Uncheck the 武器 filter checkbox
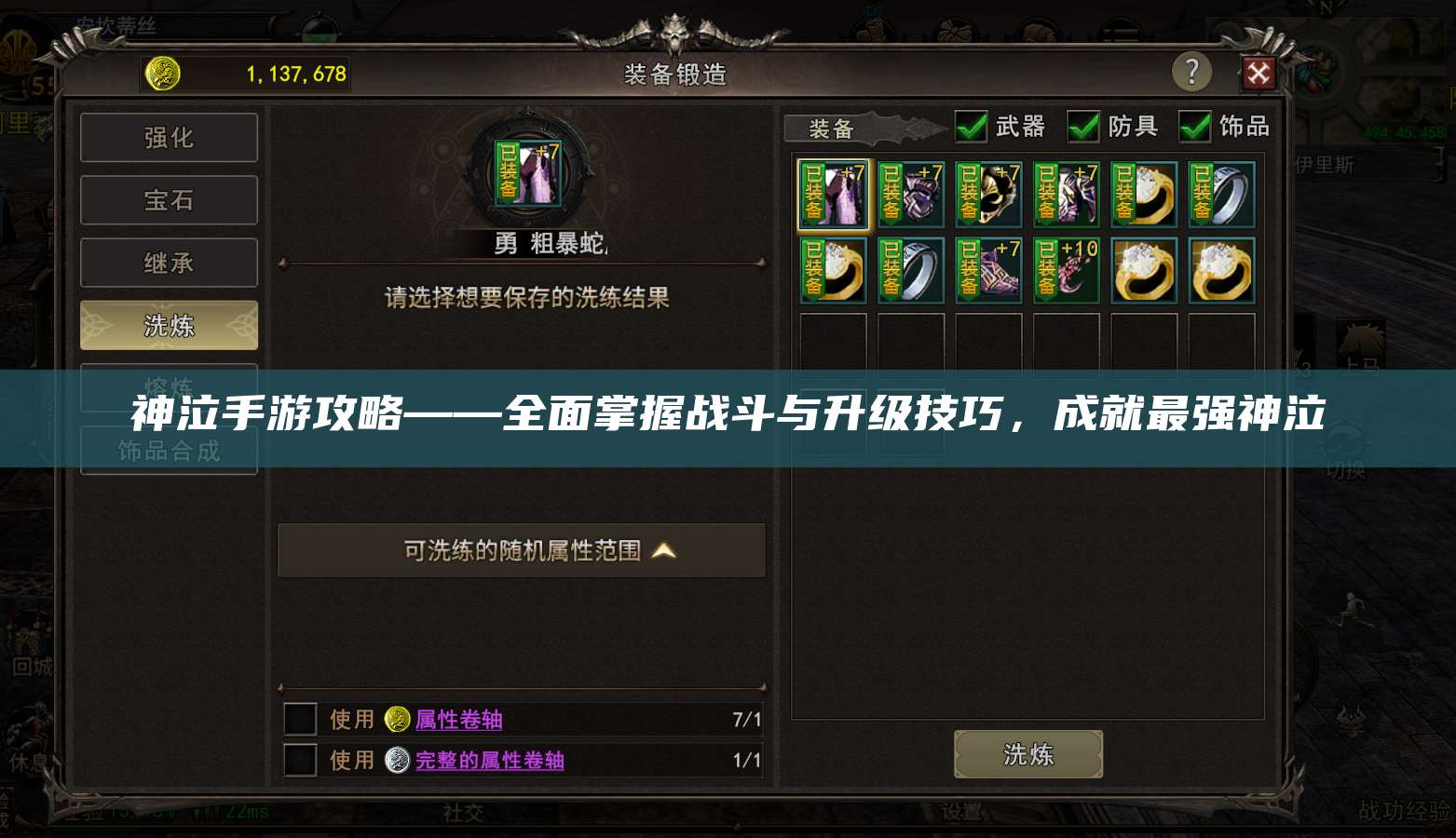This screenshot has width=1456, height=838. click(x=970, y=127)
